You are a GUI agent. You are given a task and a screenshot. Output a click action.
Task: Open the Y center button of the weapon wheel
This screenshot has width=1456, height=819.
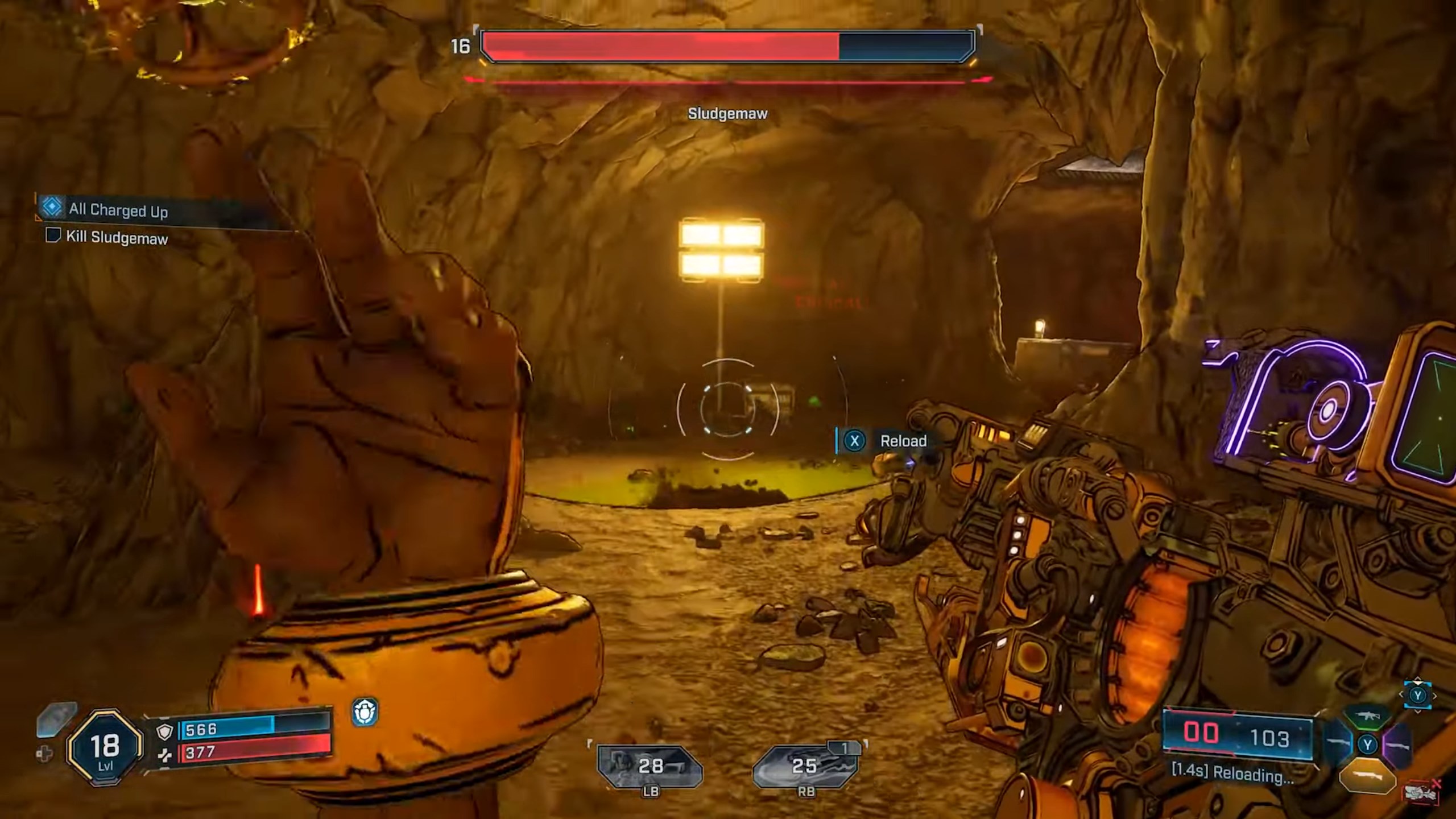click(1368, 744)
